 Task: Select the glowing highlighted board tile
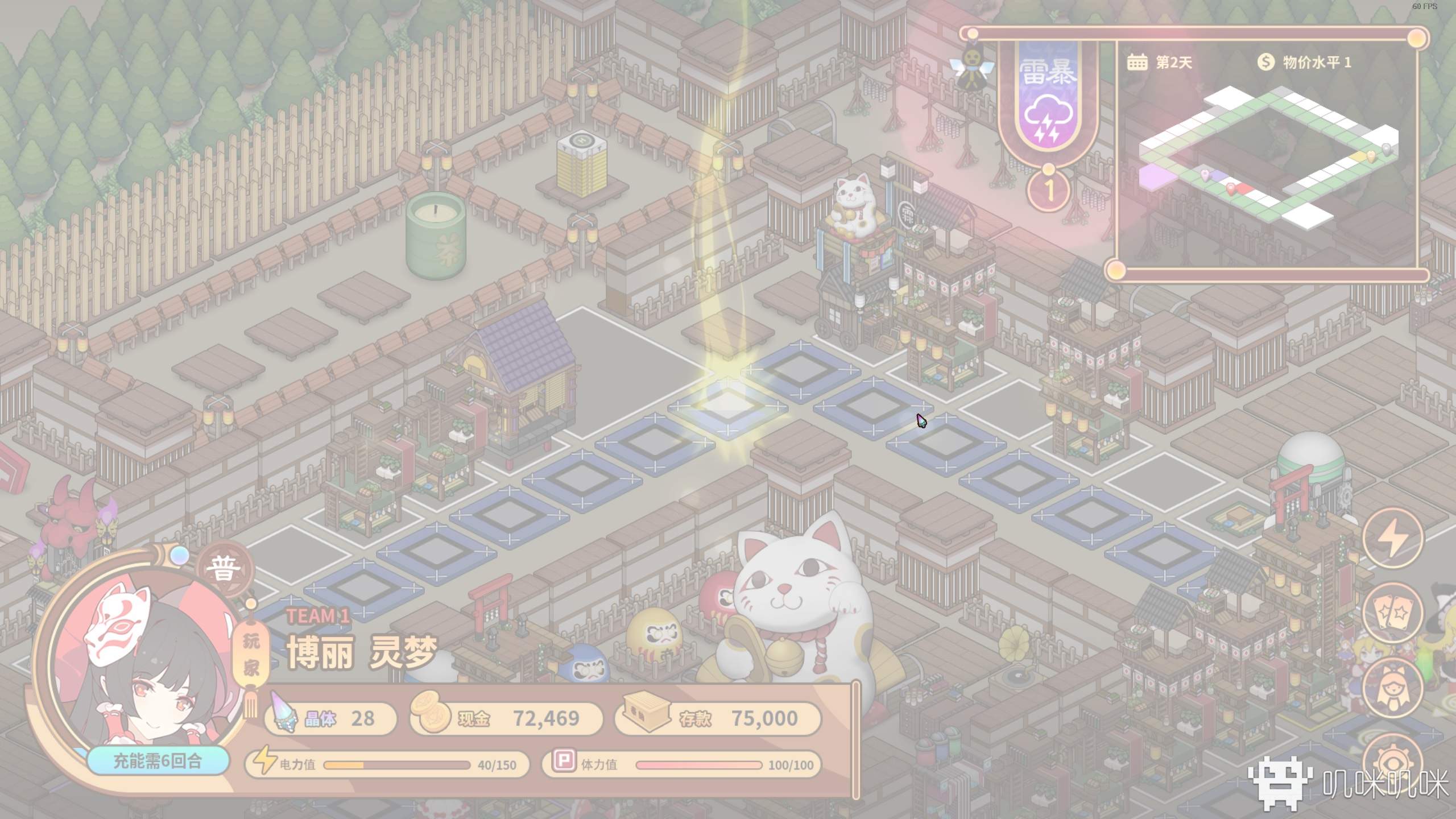coord(728,405)
